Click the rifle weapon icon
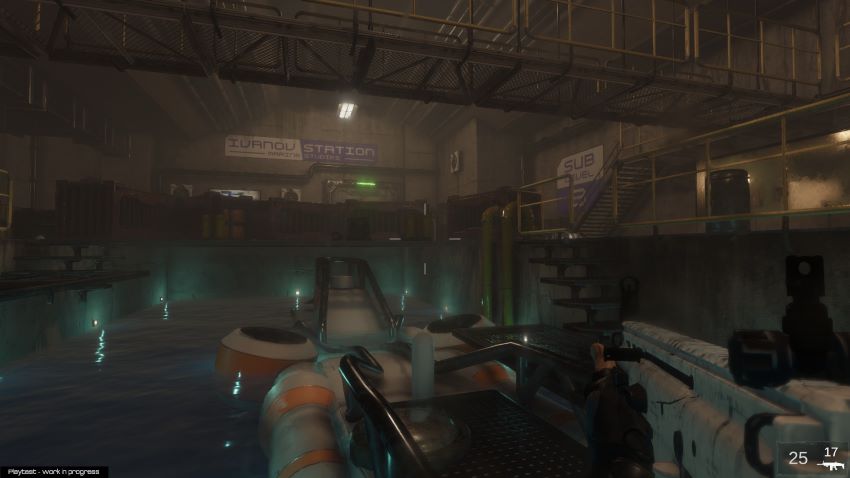Screen dimensions: 850x478 pyautogui.click(x=830, y=465)
